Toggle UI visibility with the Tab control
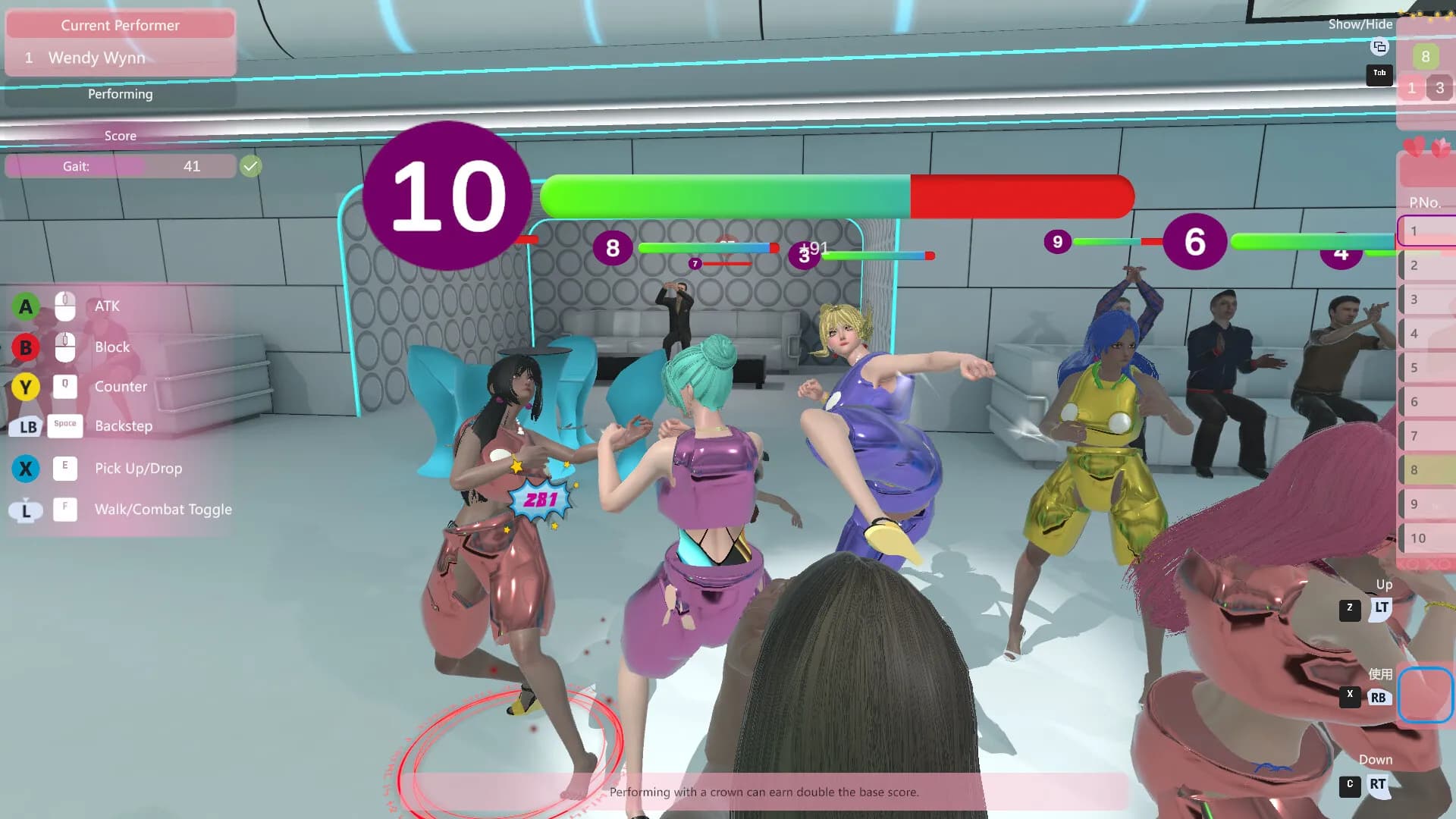Image resolution: width=1456 pixels, height=819 pixels. pos(1379,75)
